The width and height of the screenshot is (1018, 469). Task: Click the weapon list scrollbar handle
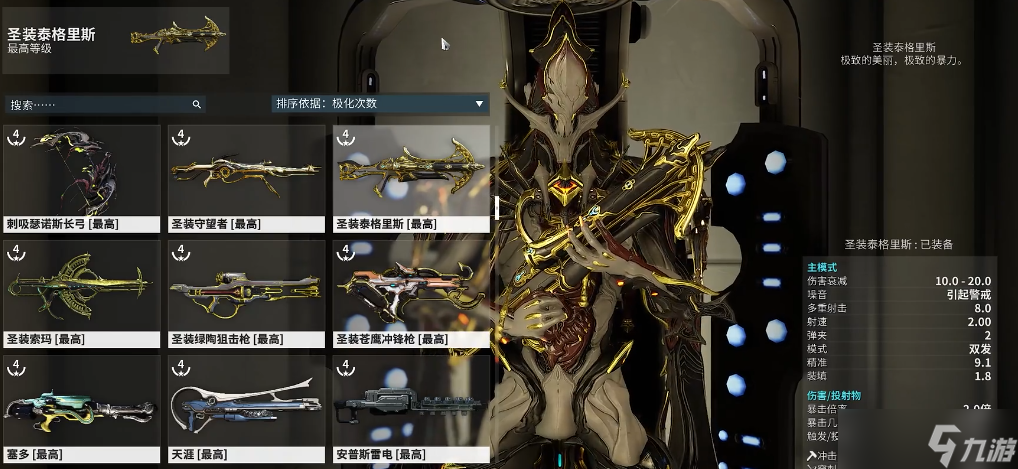496,207
